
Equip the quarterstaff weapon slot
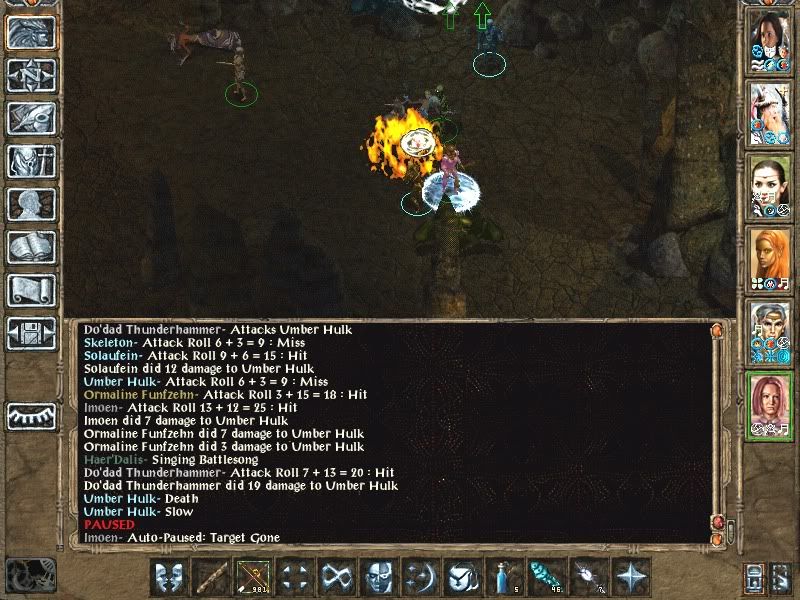(210, 577)
